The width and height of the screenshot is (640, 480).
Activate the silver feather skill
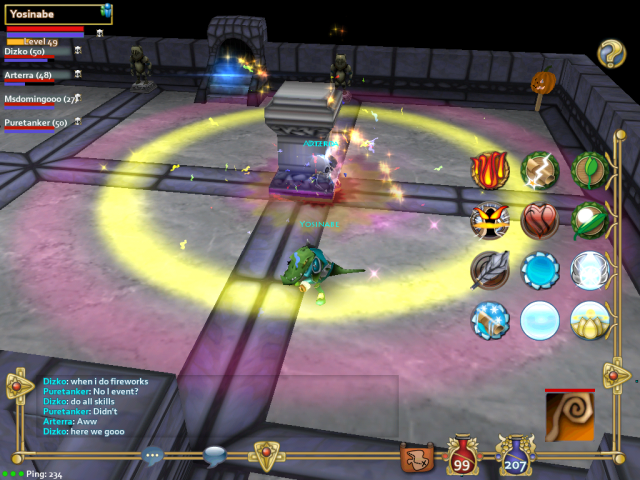[x=490, y=270]
